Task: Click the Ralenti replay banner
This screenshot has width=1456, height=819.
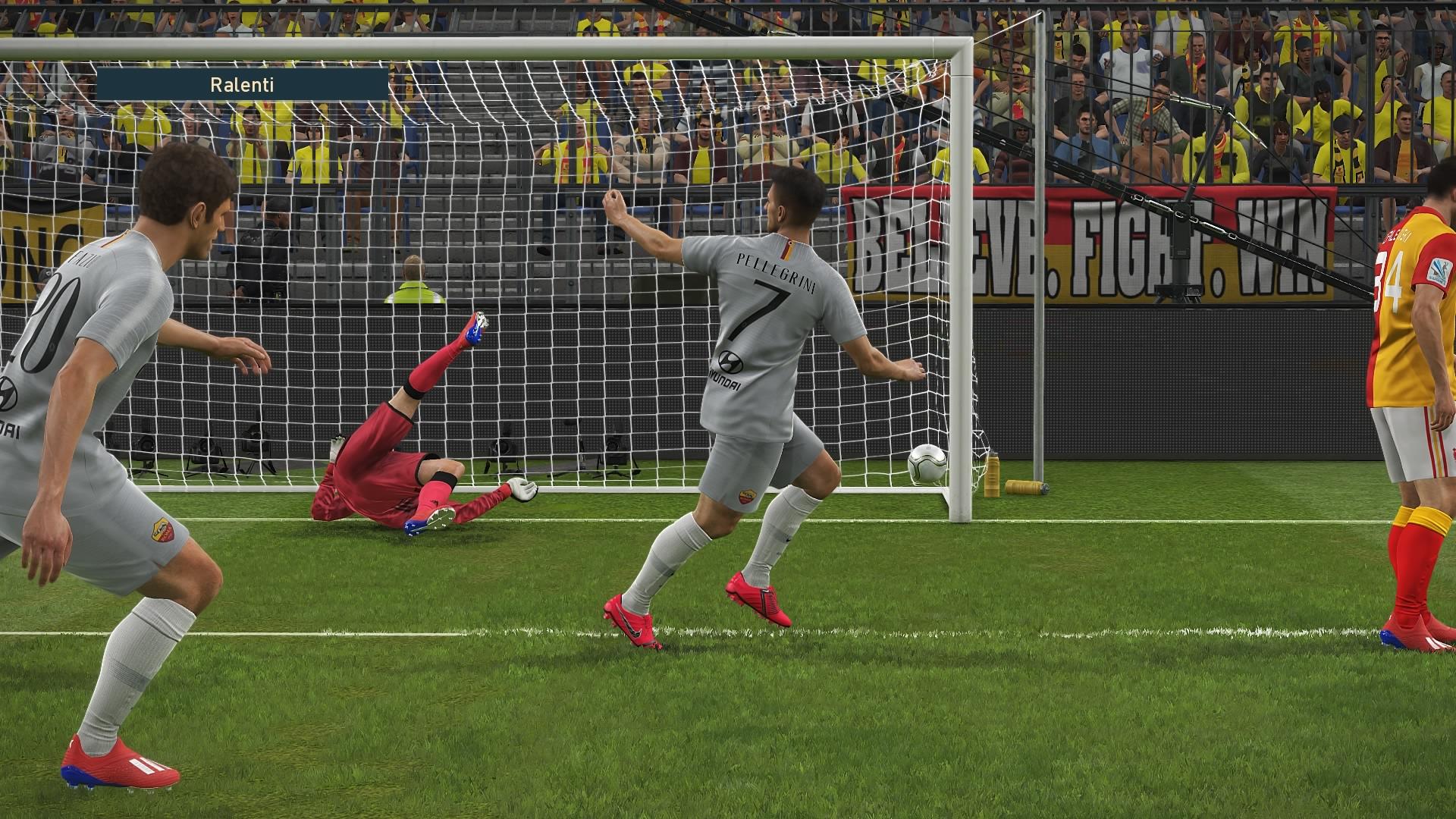Action: point(242,84)
